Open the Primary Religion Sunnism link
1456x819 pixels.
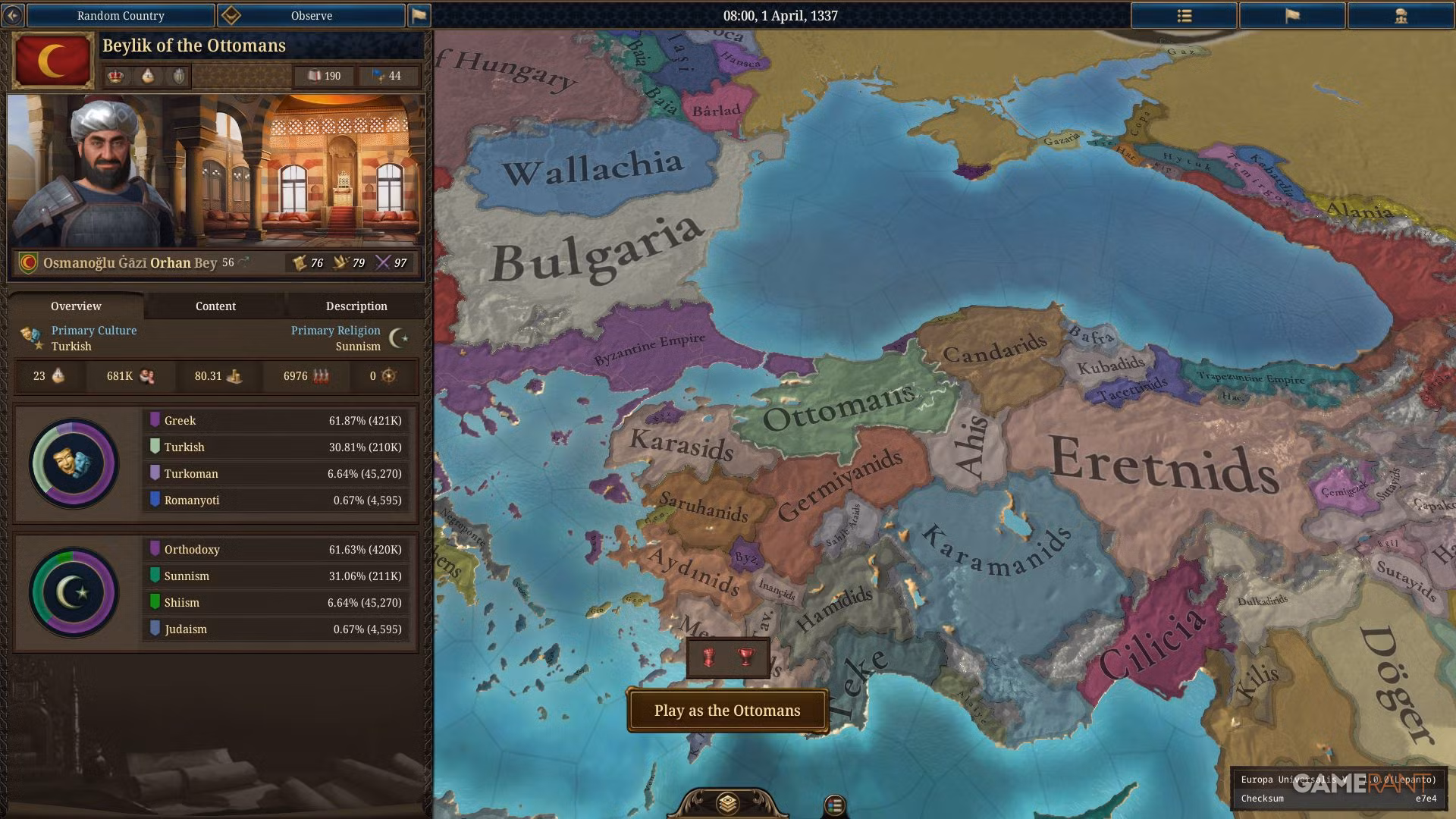click(x=336, y=338)
